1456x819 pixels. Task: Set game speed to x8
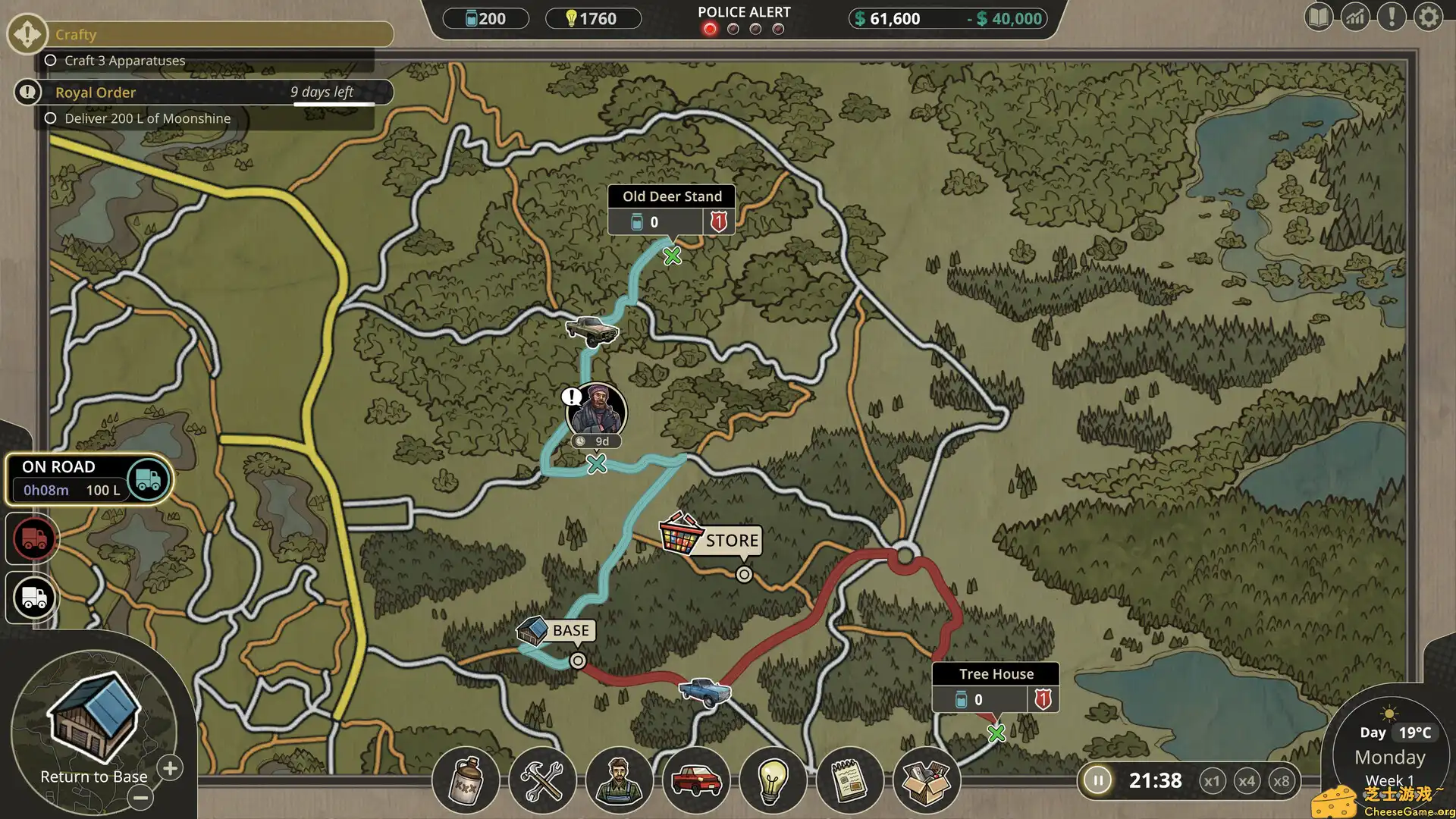(x=1282, y=781)
